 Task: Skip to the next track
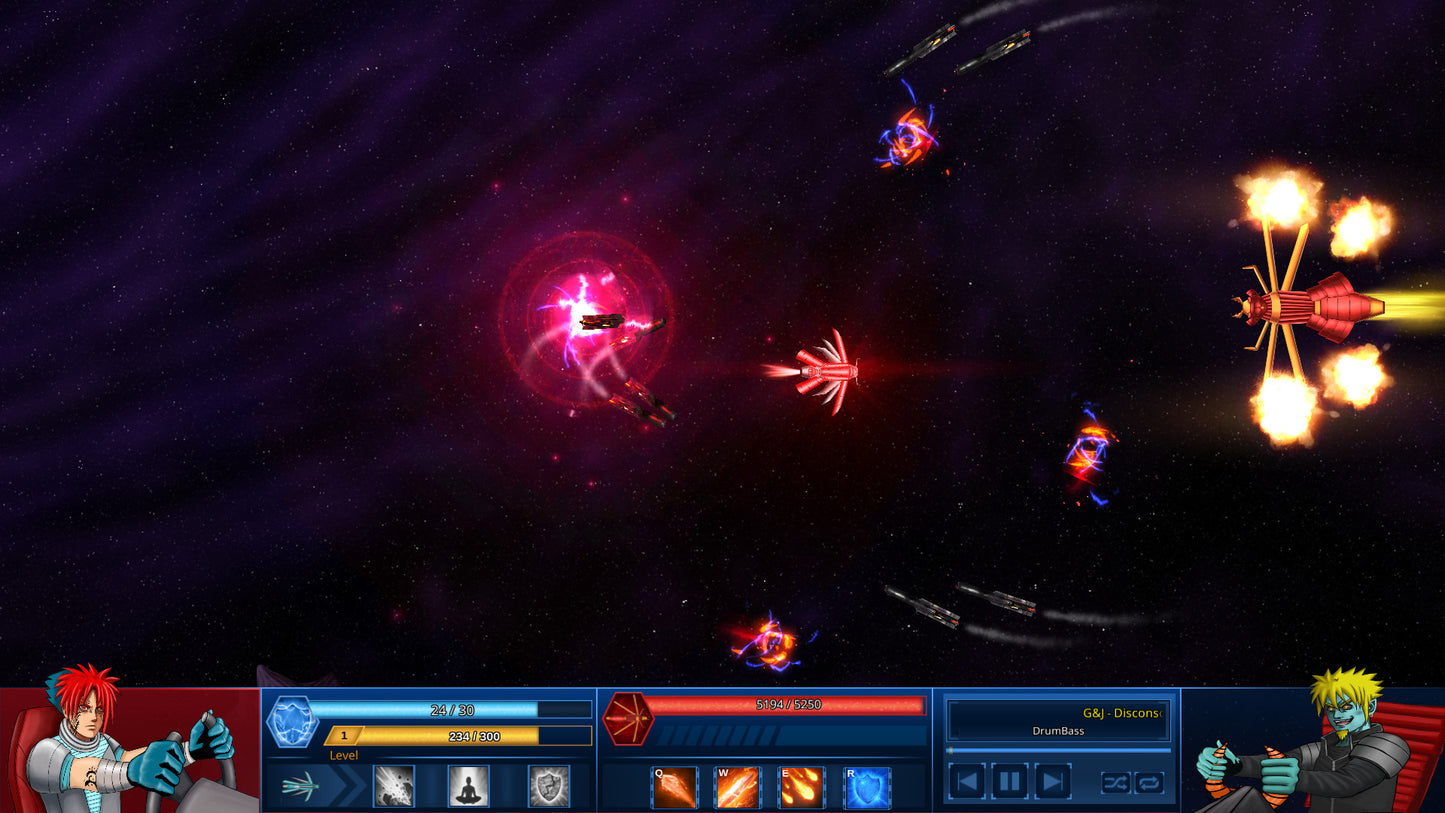tap(1053, 781)
